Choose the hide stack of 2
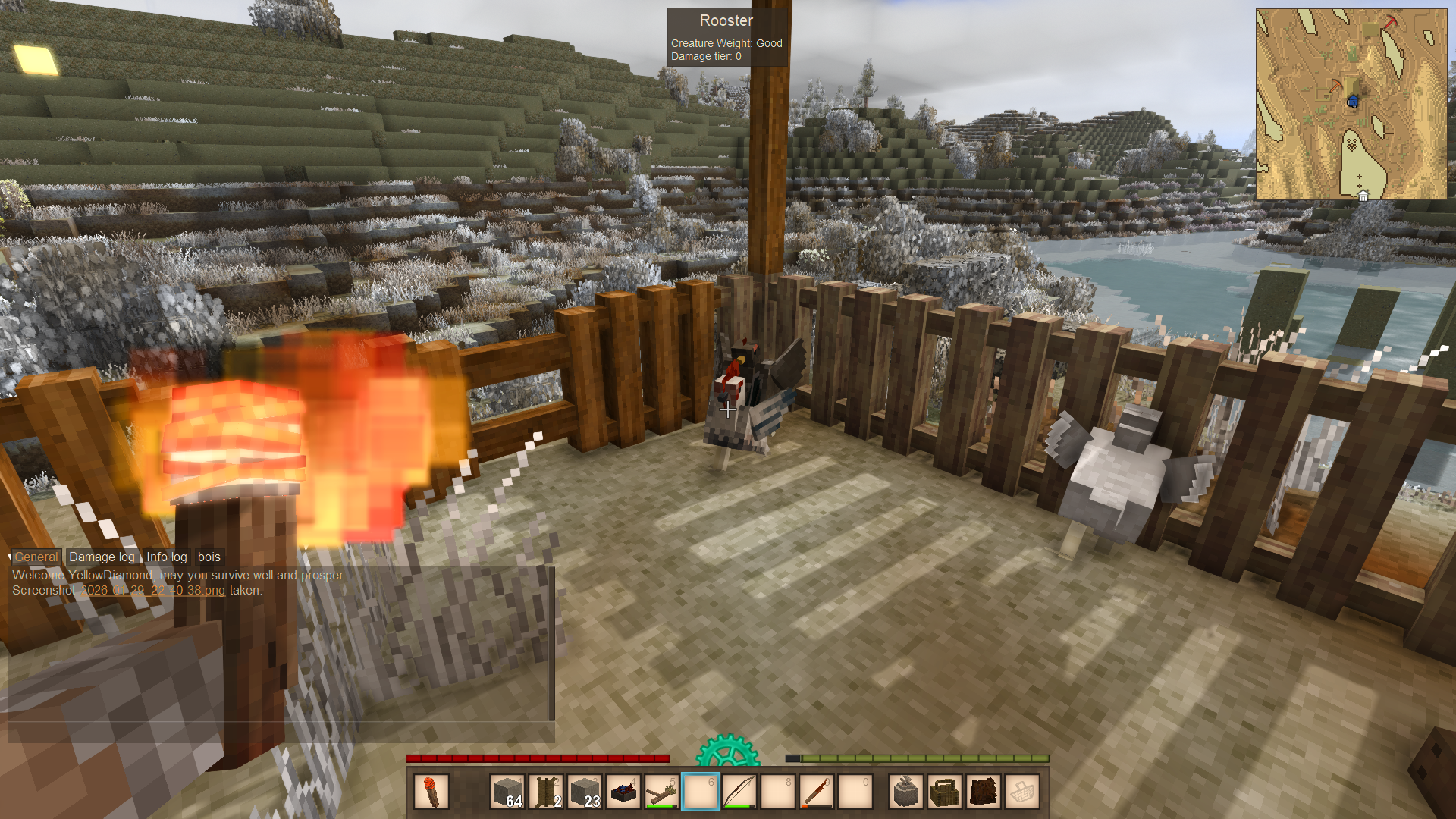Screen dimensions: 1456x819 pos(546,792)
